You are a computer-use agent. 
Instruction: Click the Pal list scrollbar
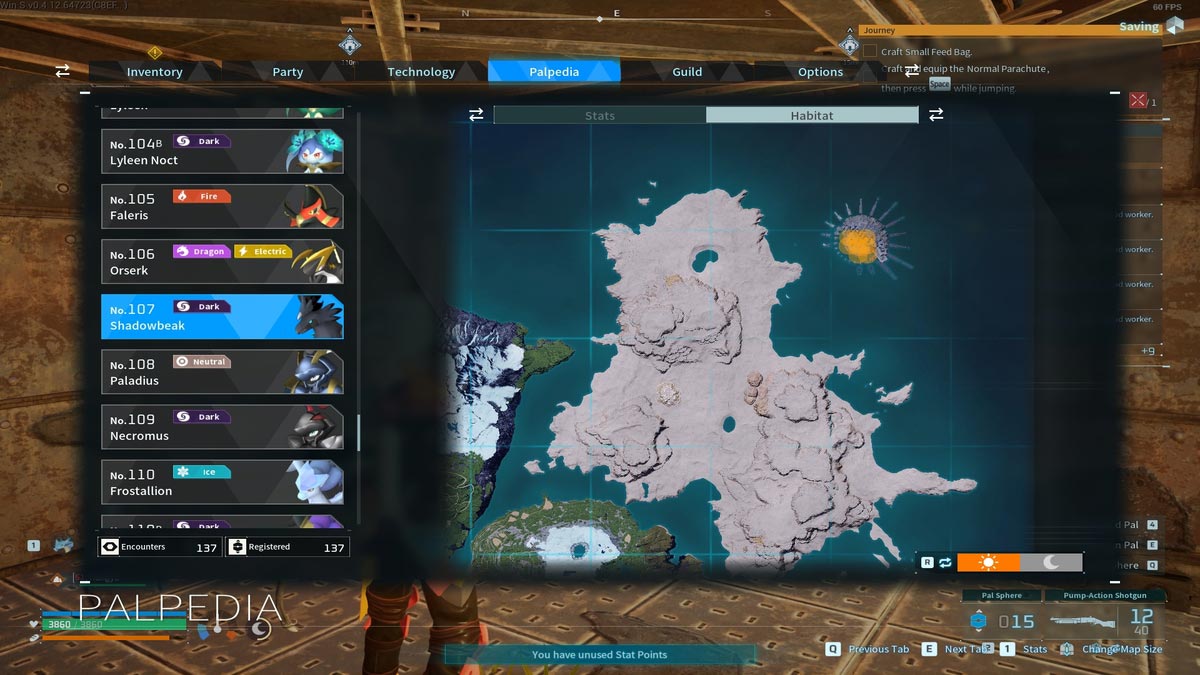[358, 432]
